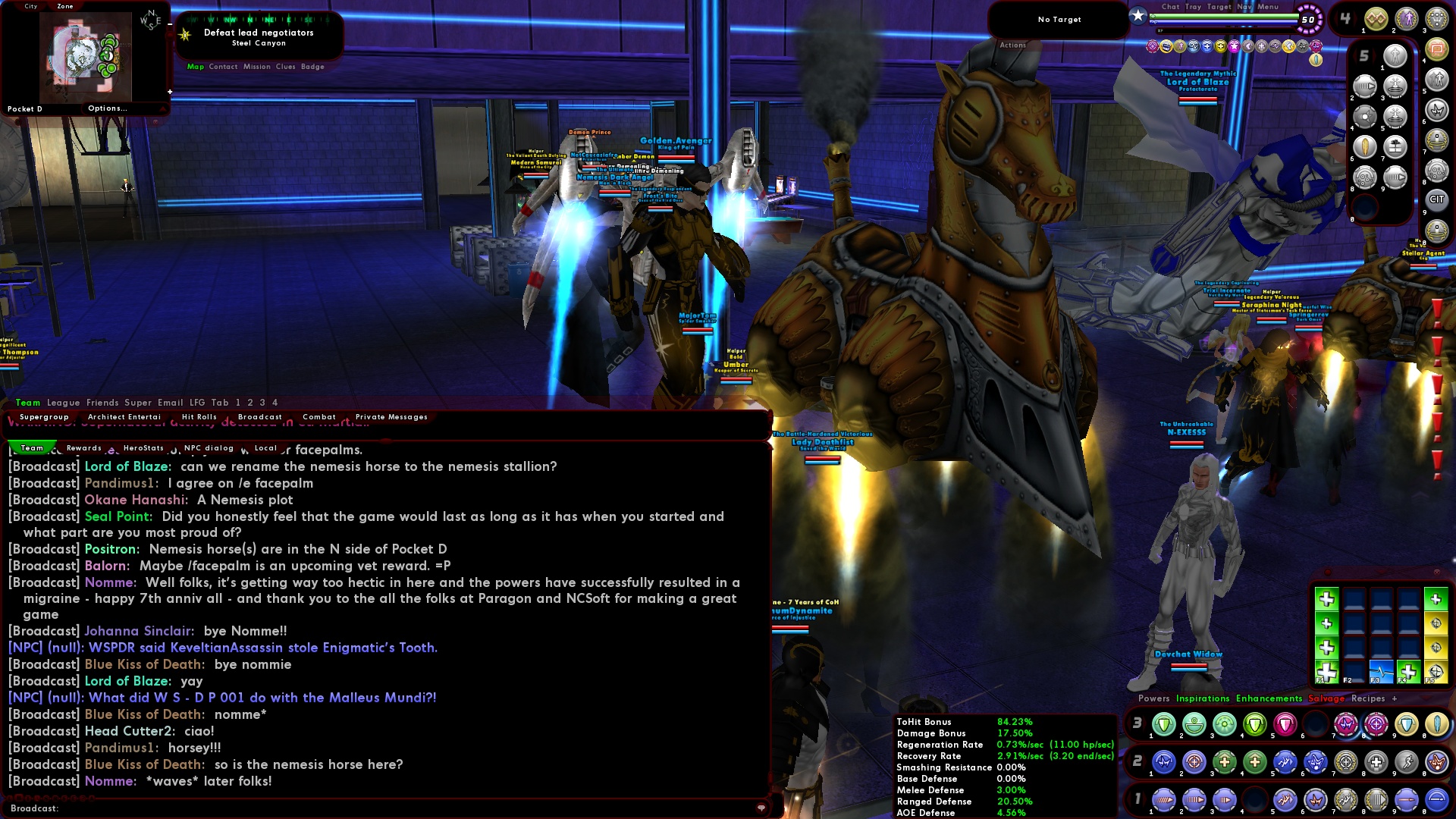Click Options below the minimap
This screenshot has width=1456, height=819.
pyautogui.click(x=108, y=108)
